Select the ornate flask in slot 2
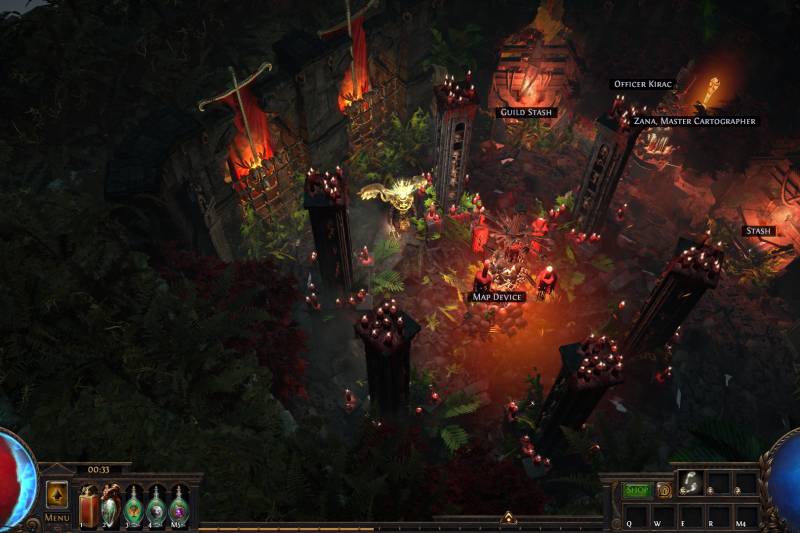This screenshot has height=533, width=800. point(111,504)
